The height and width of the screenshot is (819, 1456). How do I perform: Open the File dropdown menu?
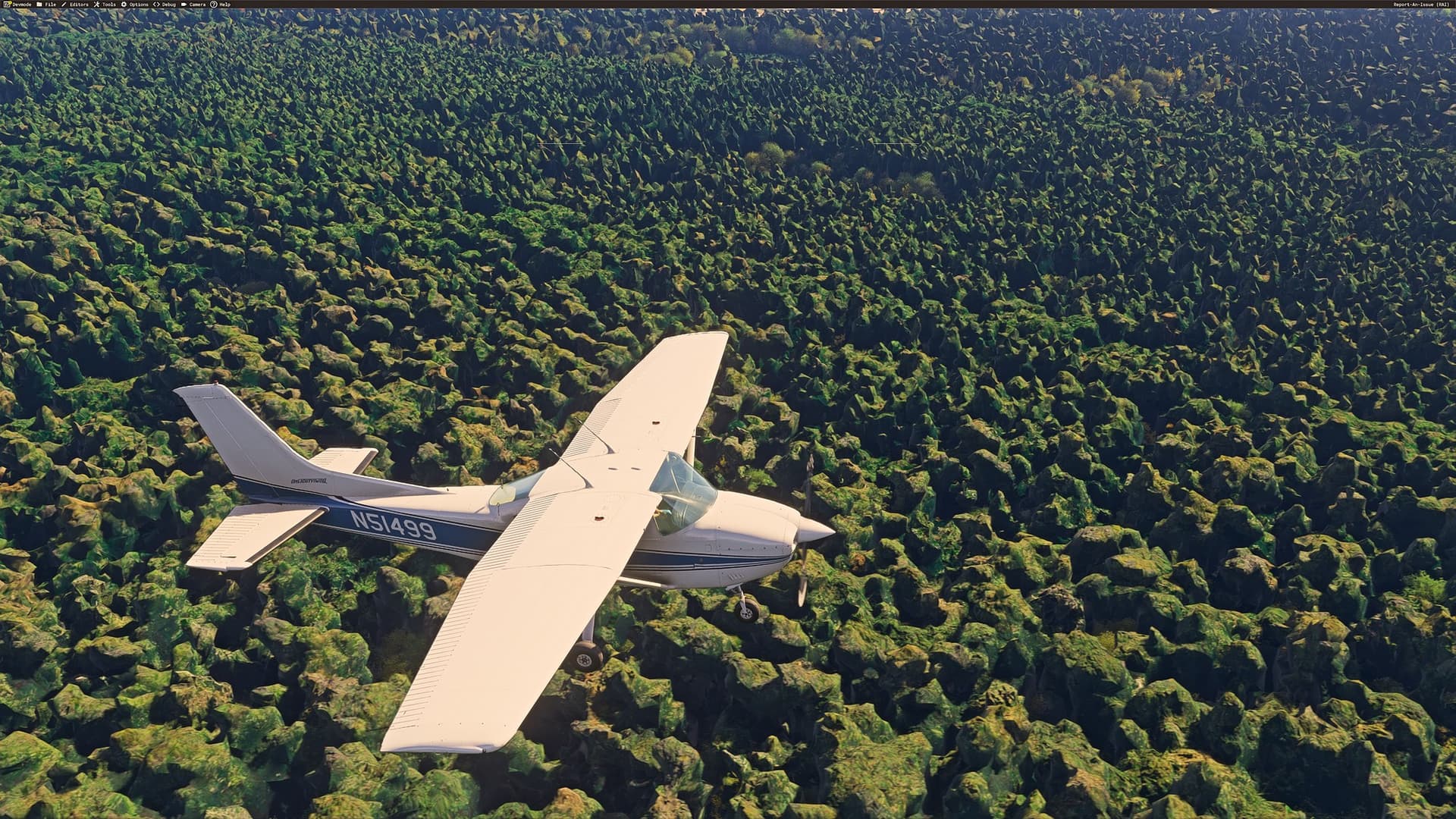[x=50, y=4]
